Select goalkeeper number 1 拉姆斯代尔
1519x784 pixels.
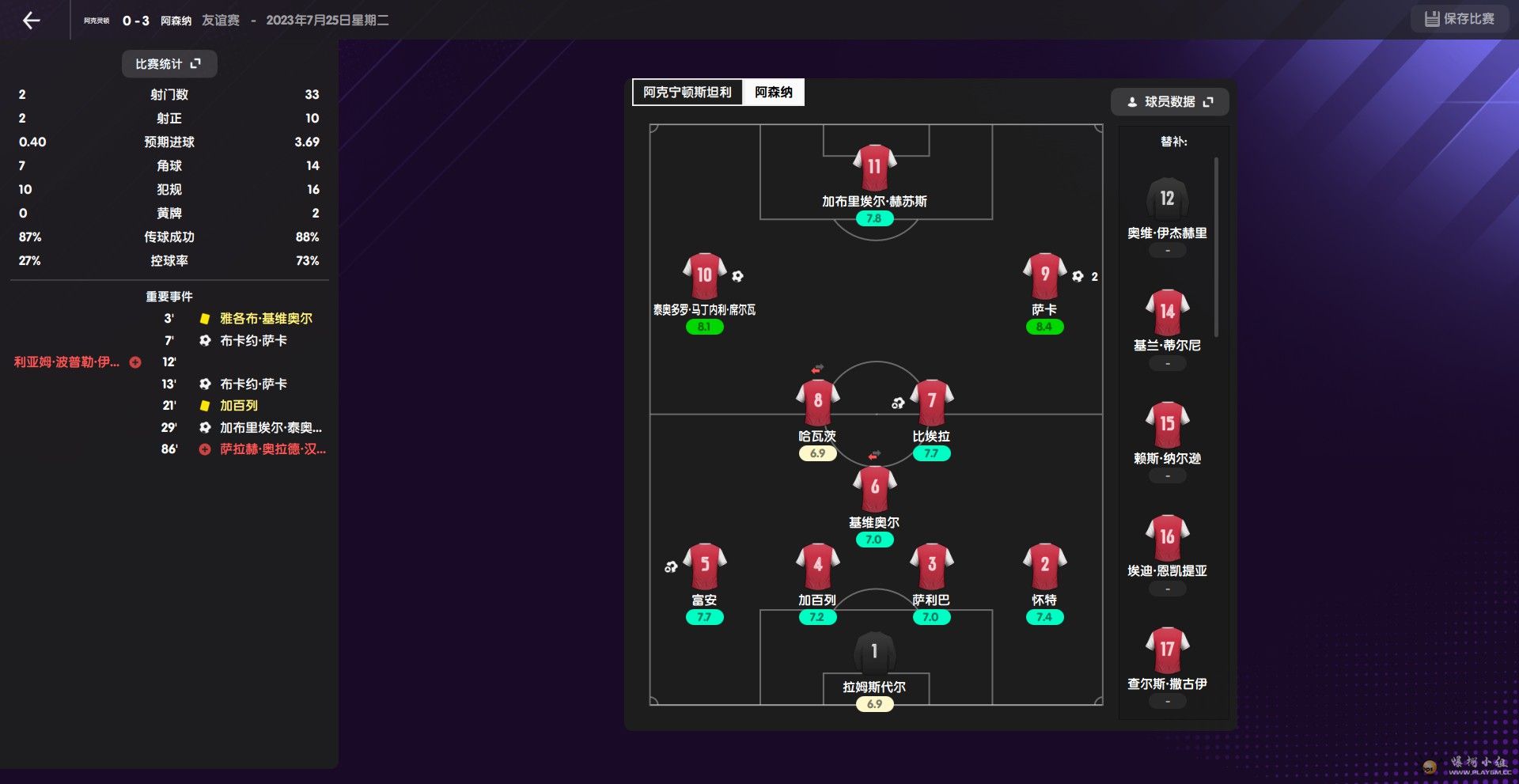pyautogui.click(x=874, y=653)
